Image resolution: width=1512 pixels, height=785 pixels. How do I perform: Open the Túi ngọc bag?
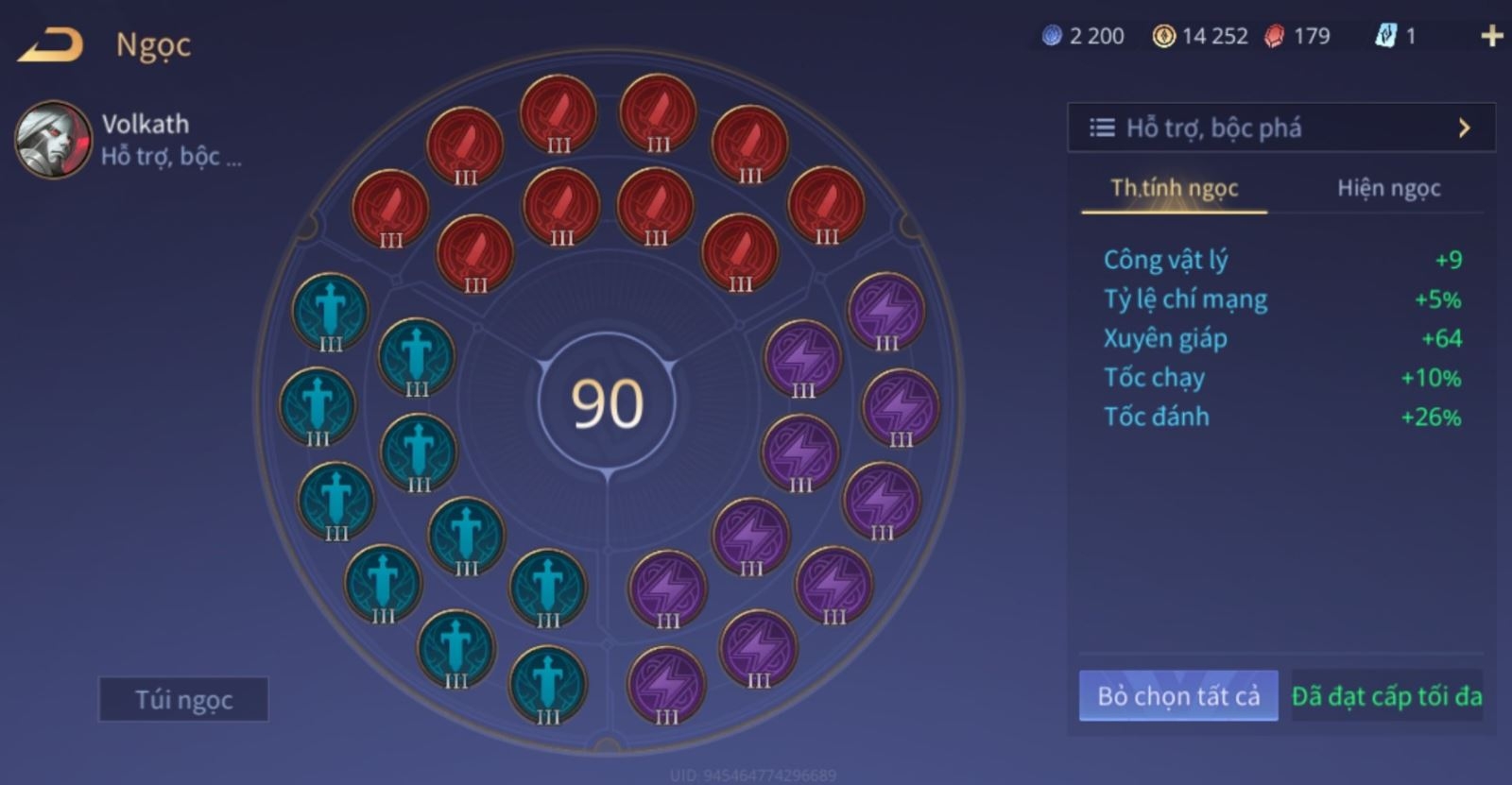pos(183,700)
